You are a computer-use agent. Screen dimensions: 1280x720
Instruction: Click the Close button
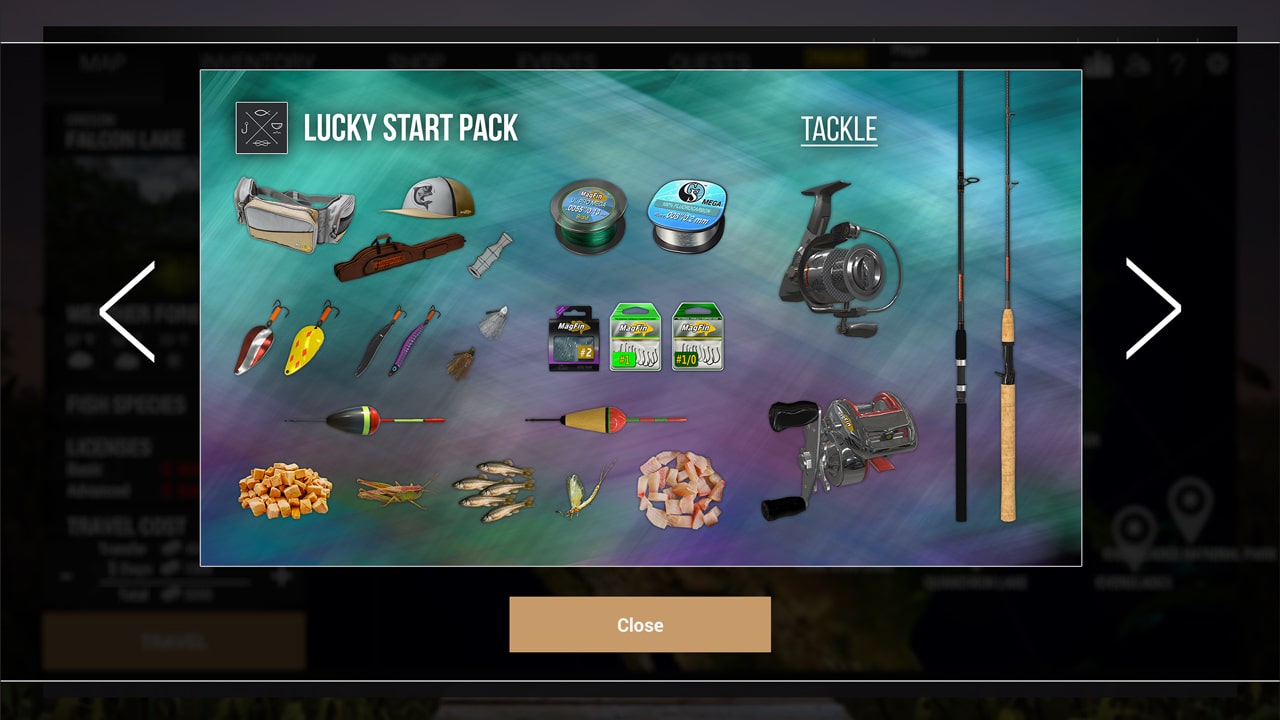(x=640, y=624)
